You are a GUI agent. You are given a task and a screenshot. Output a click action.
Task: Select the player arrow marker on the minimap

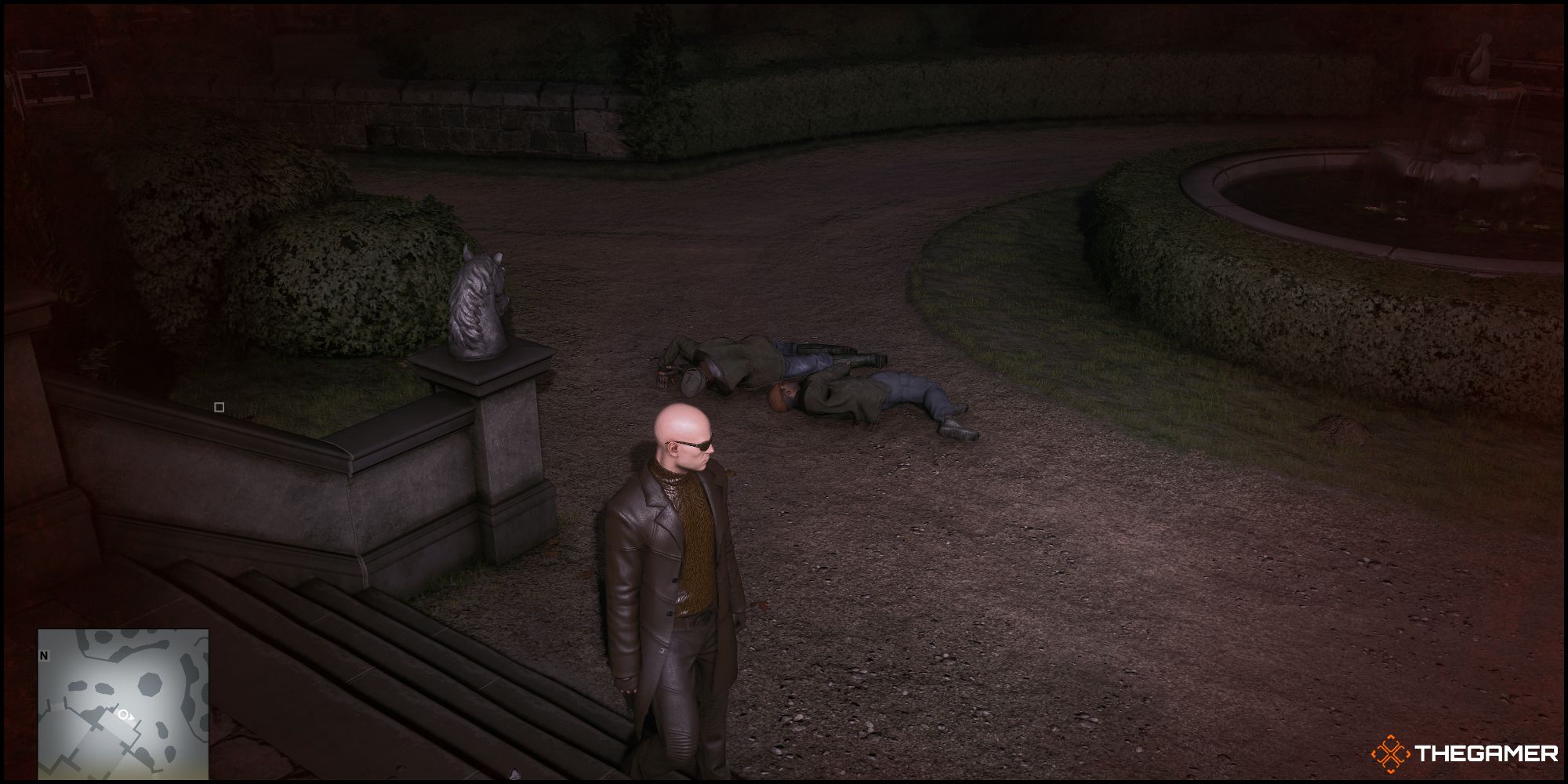(x=131, y=717)
